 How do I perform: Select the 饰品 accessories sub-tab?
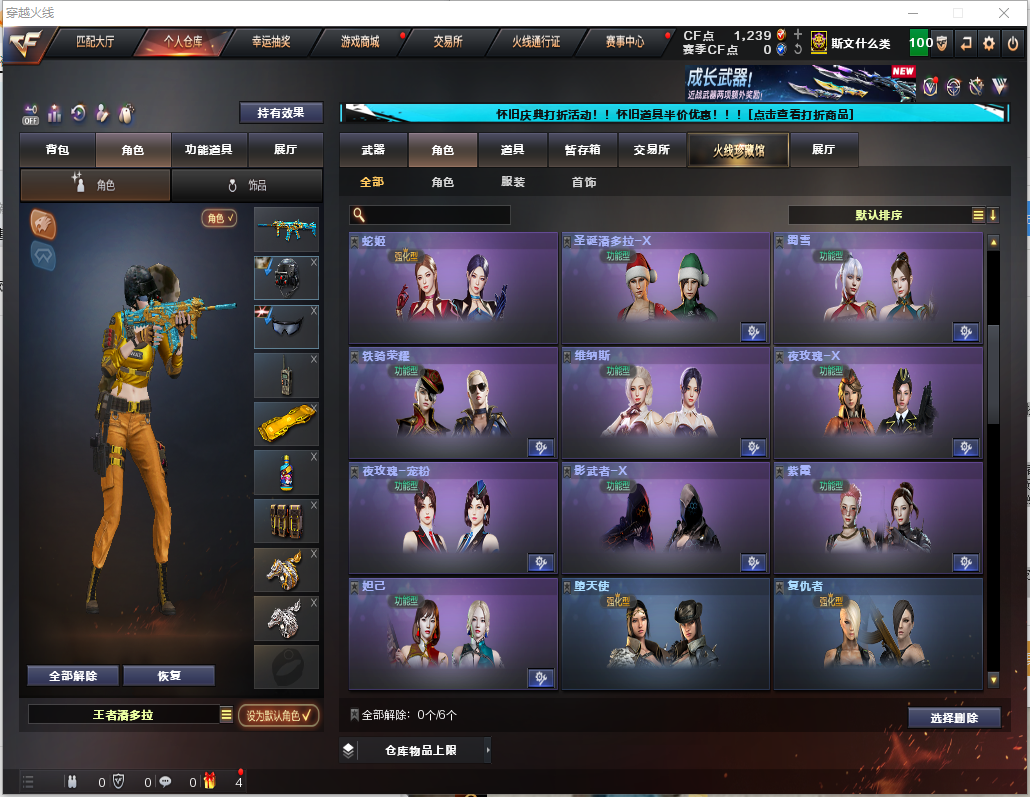coord(247,185)
